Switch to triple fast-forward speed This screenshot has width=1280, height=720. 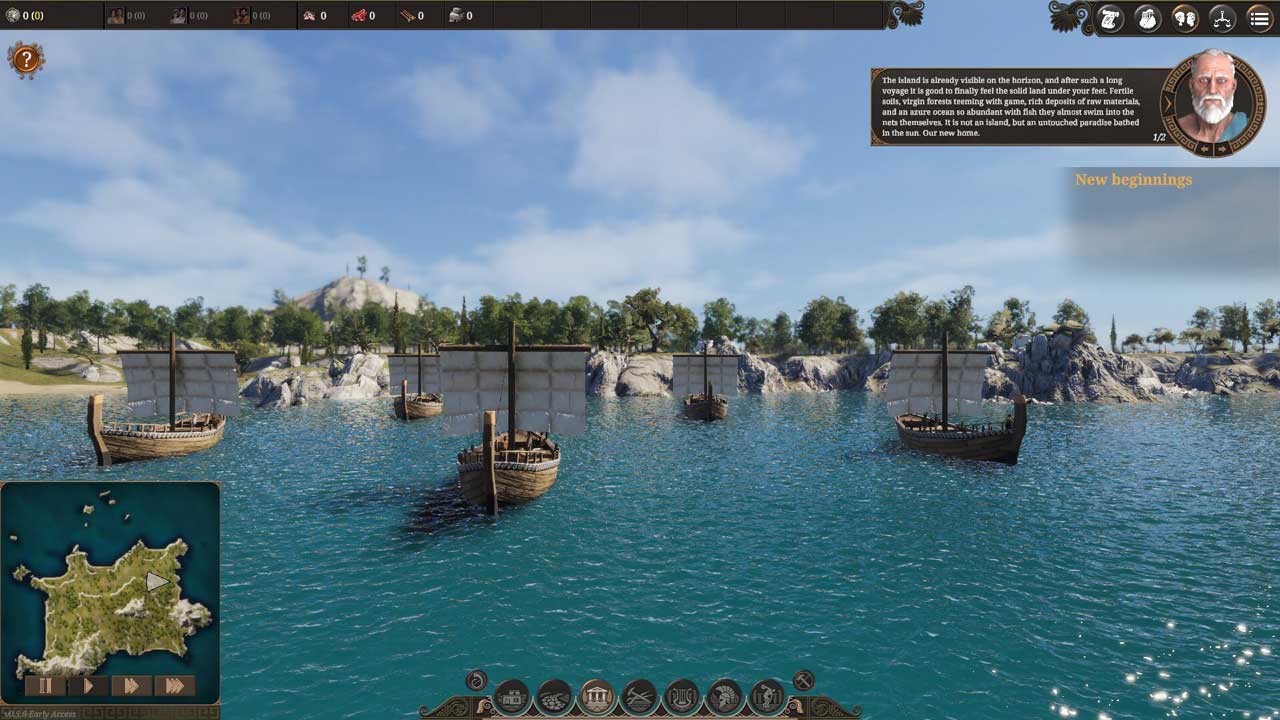tap(174, 686)
